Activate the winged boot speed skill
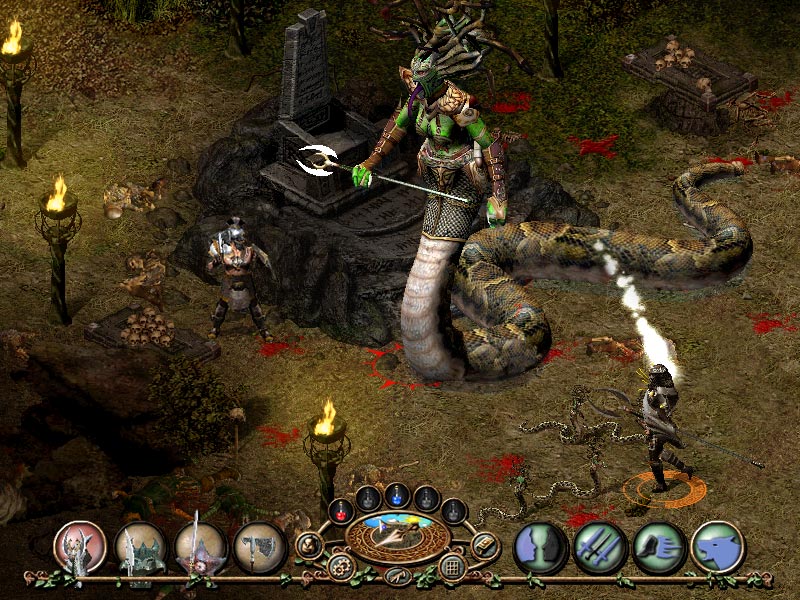Screen dimensions: 800x600 [x=659, y=547]
